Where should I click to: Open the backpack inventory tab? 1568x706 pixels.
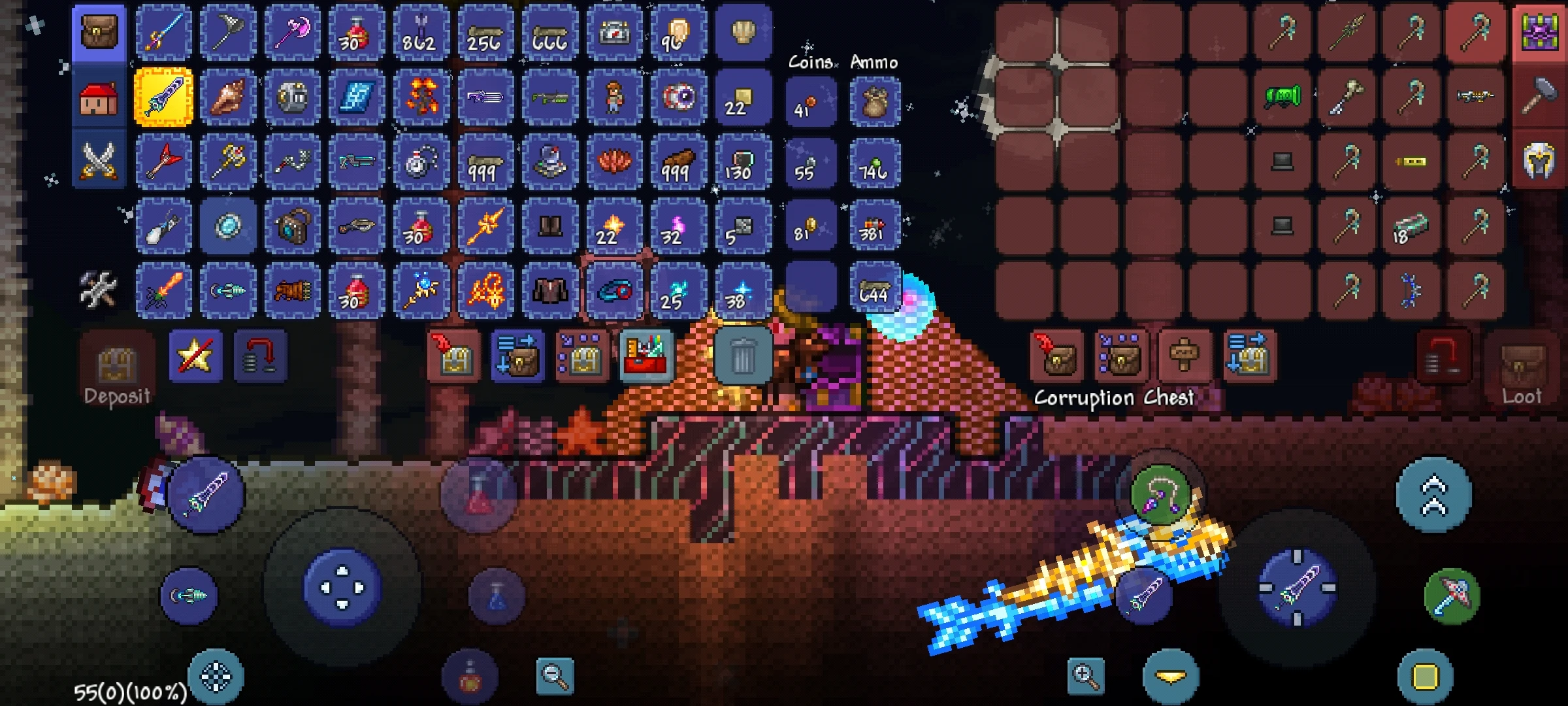pyautogui.click(x=98, y=31)
